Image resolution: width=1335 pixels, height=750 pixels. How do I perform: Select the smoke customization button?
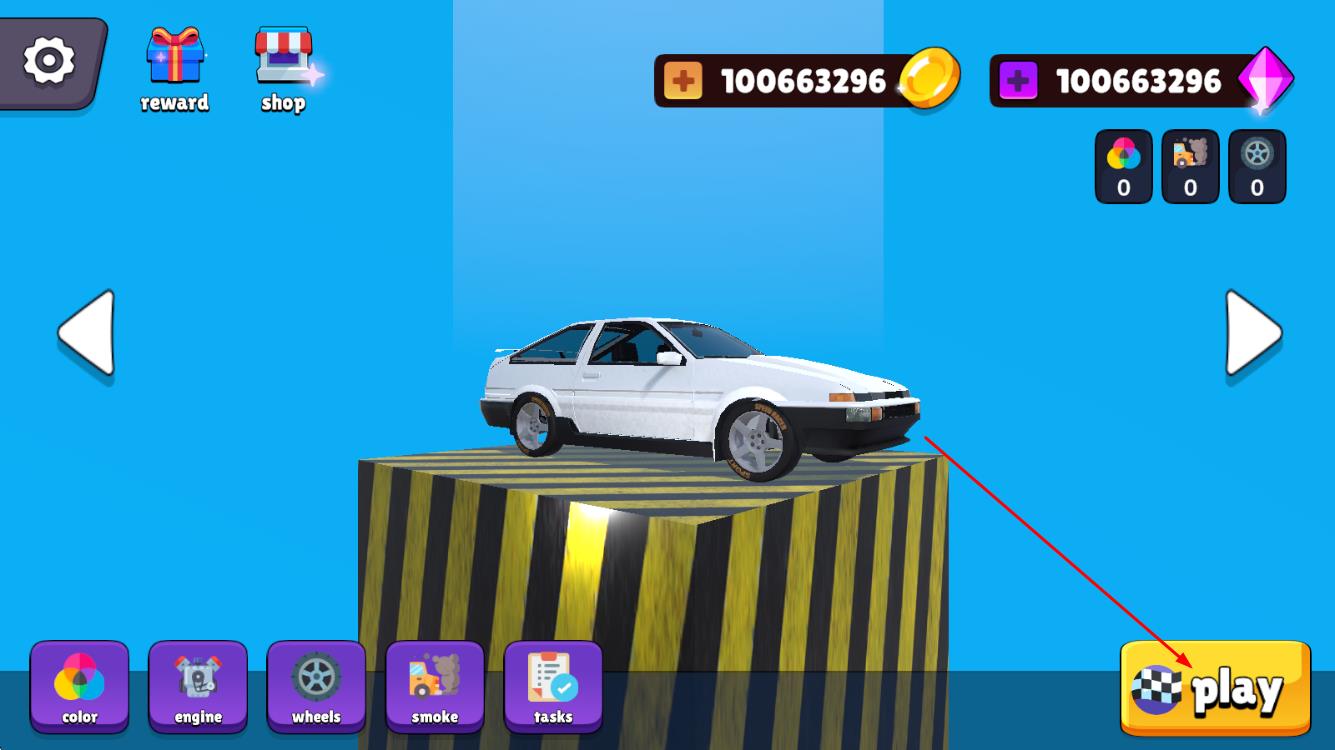pyautogui.click(x=435, y=686)
